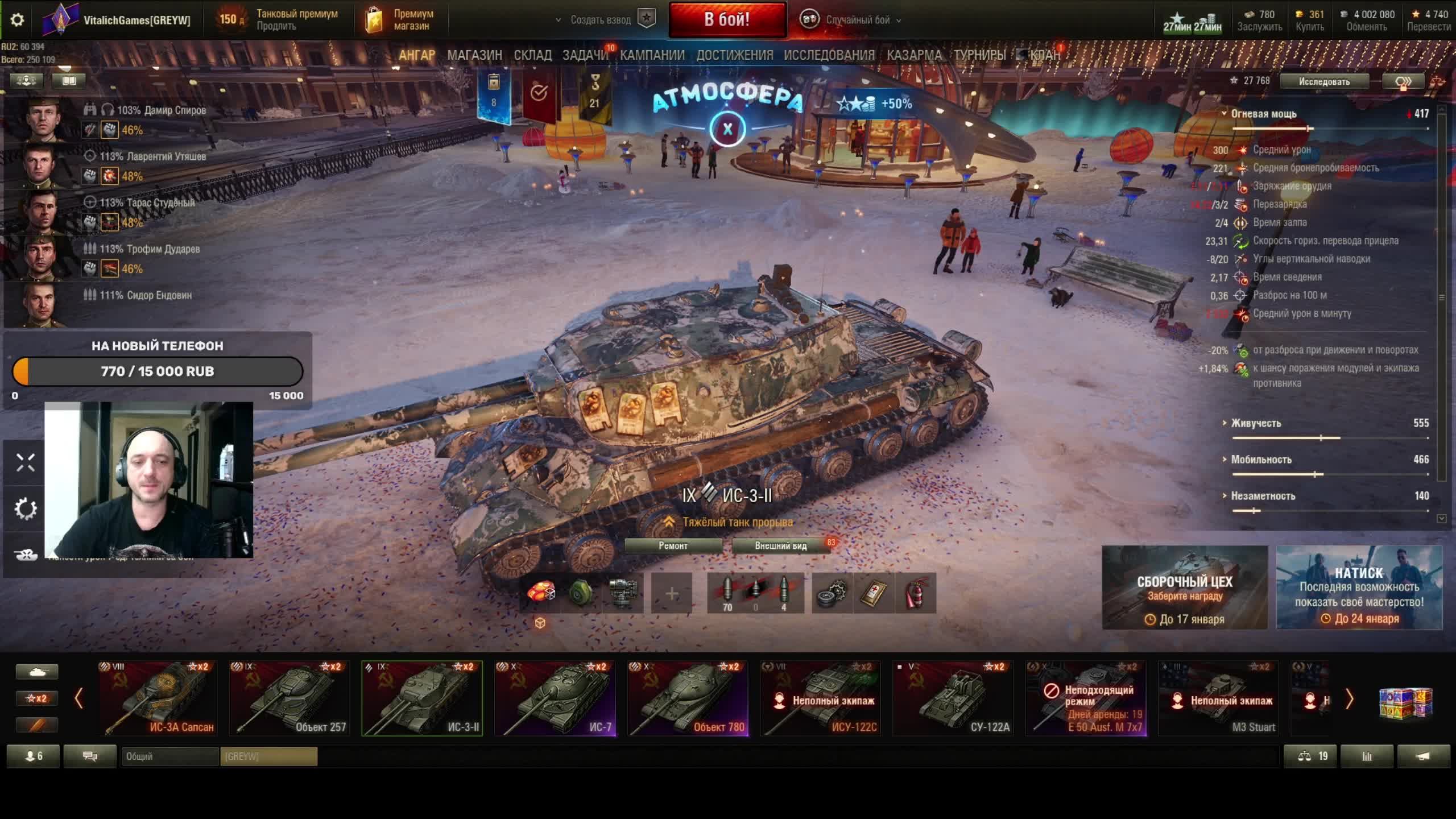The width and height of the screenshot is (1456, 819).
Task: Go to the КАЗАРМА tab
Action: tap(913, 55)
